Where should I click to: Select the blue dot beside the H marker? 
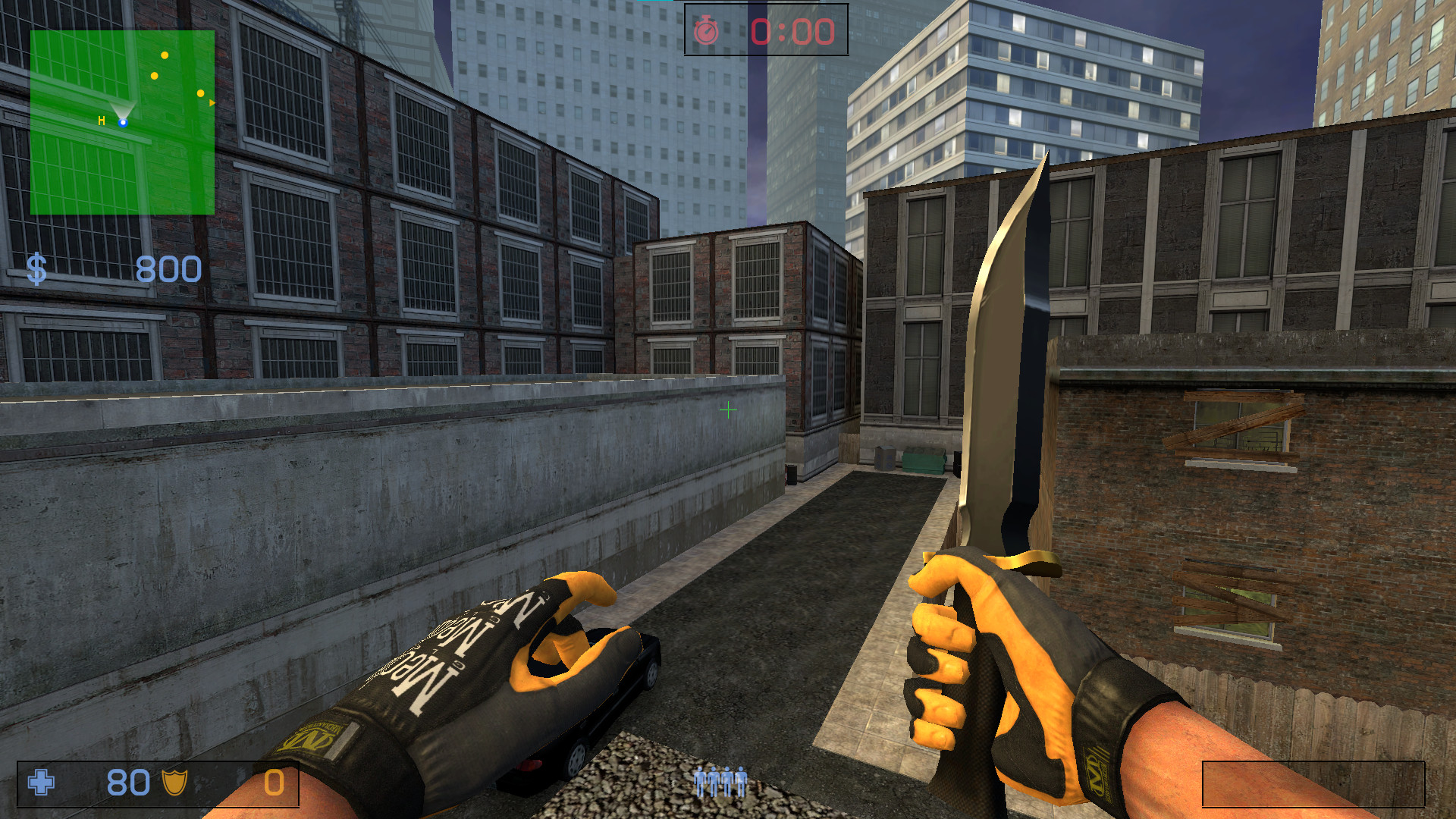123,123
